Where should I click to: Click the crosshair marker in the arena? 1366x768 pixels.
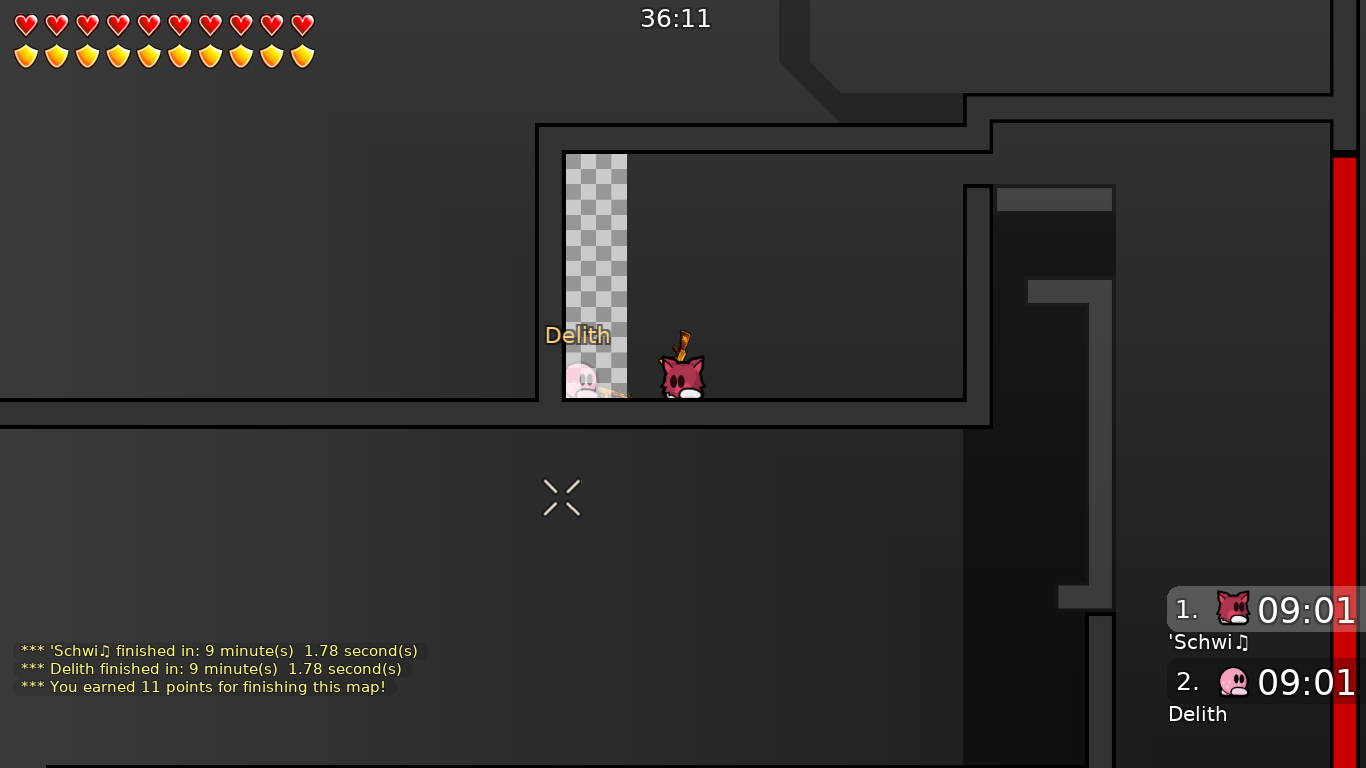tap(561, 497)
